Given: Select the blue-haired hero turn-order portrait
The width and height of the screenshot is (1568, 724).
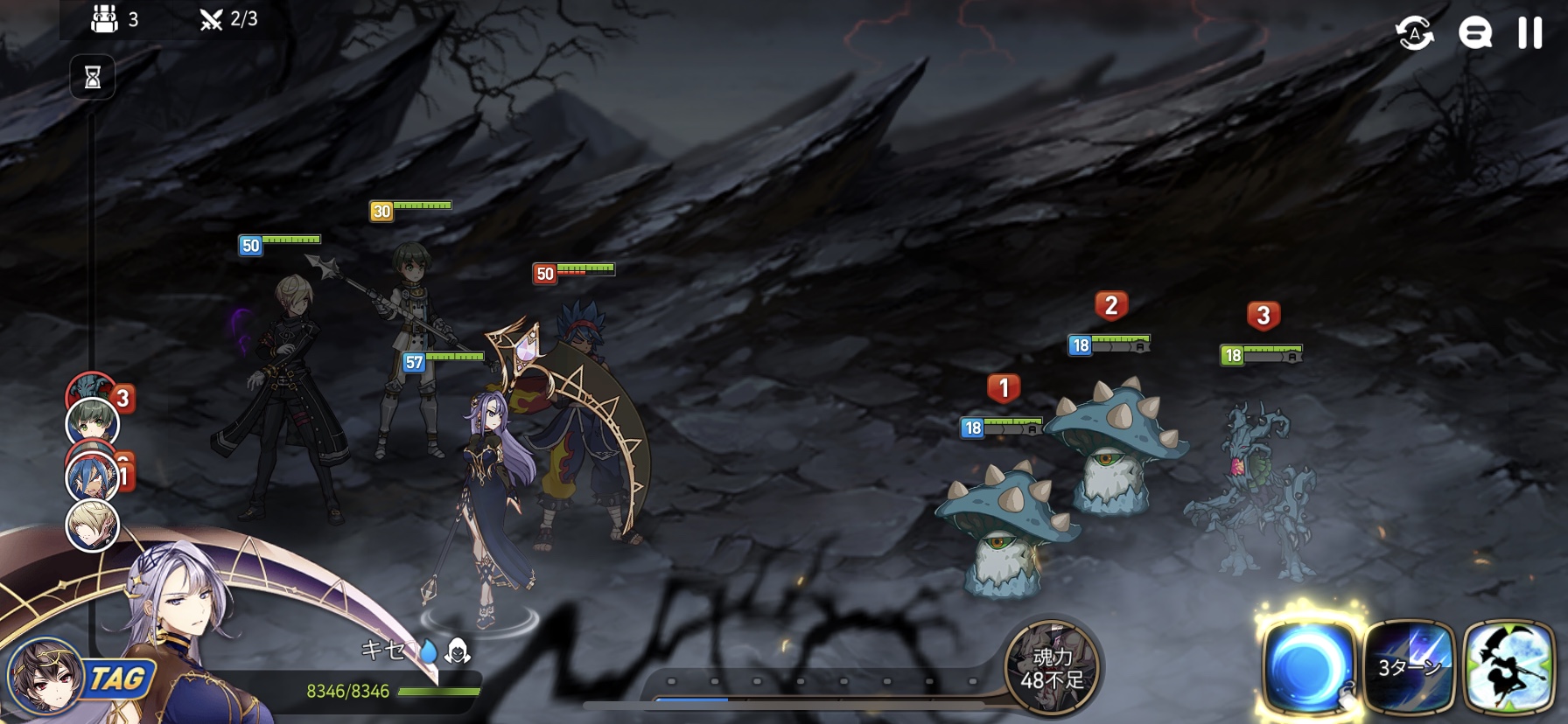Looking at the screenshot, I should [x=93, y=477].
